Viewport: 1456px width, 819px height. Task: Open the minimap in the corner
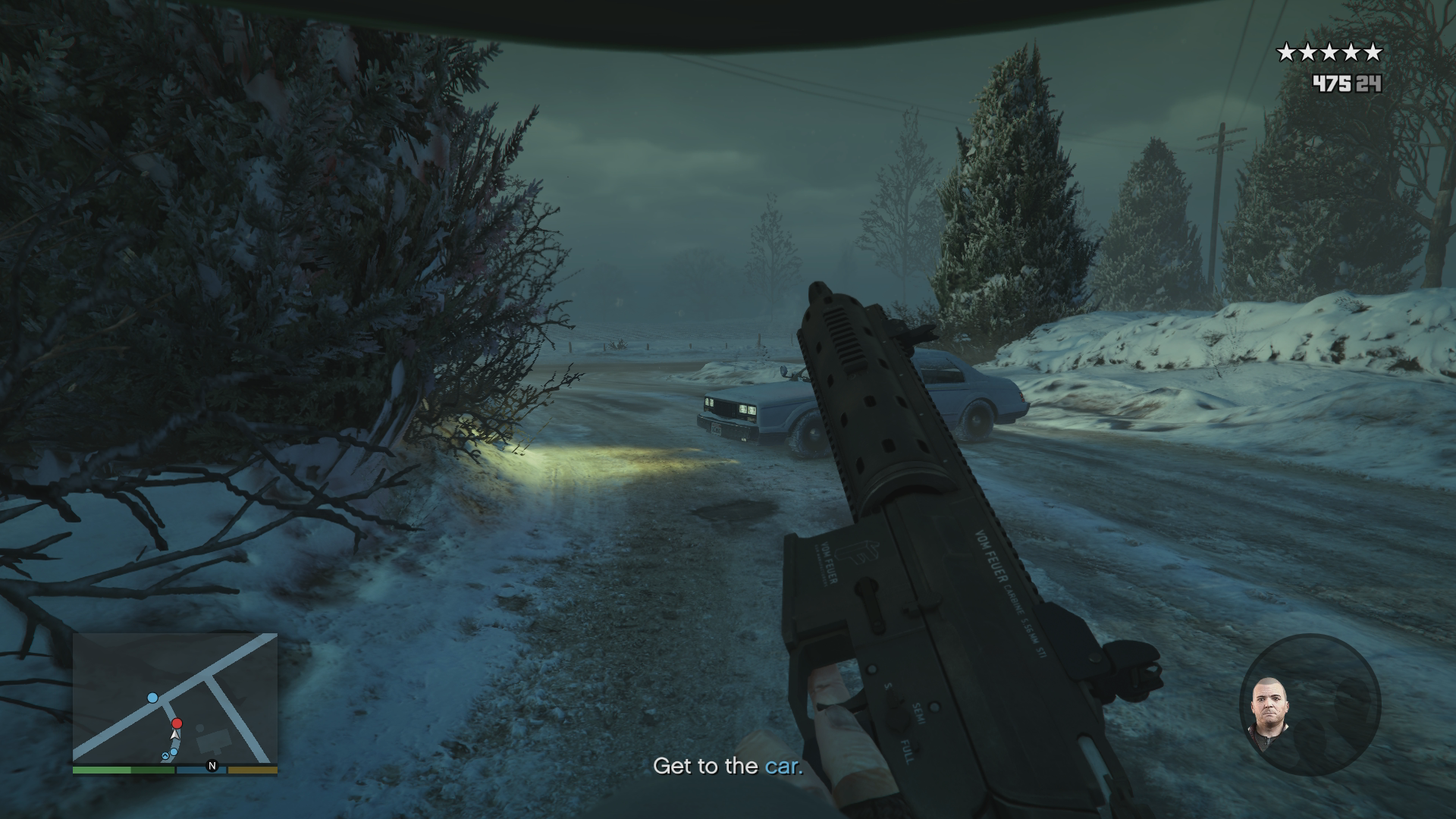175,699
